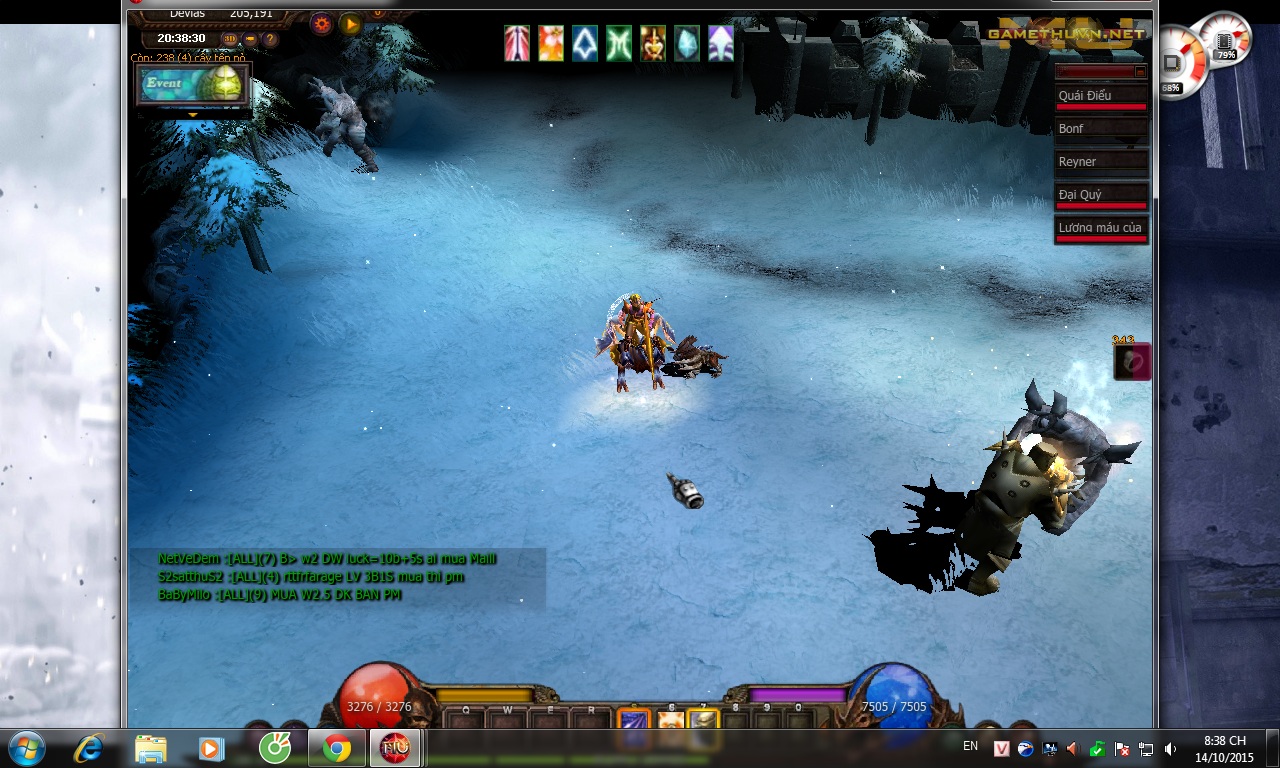Select the cyan crystal buff icon
The height and width of the screenshot is (768, 1280).
(687, 44)
